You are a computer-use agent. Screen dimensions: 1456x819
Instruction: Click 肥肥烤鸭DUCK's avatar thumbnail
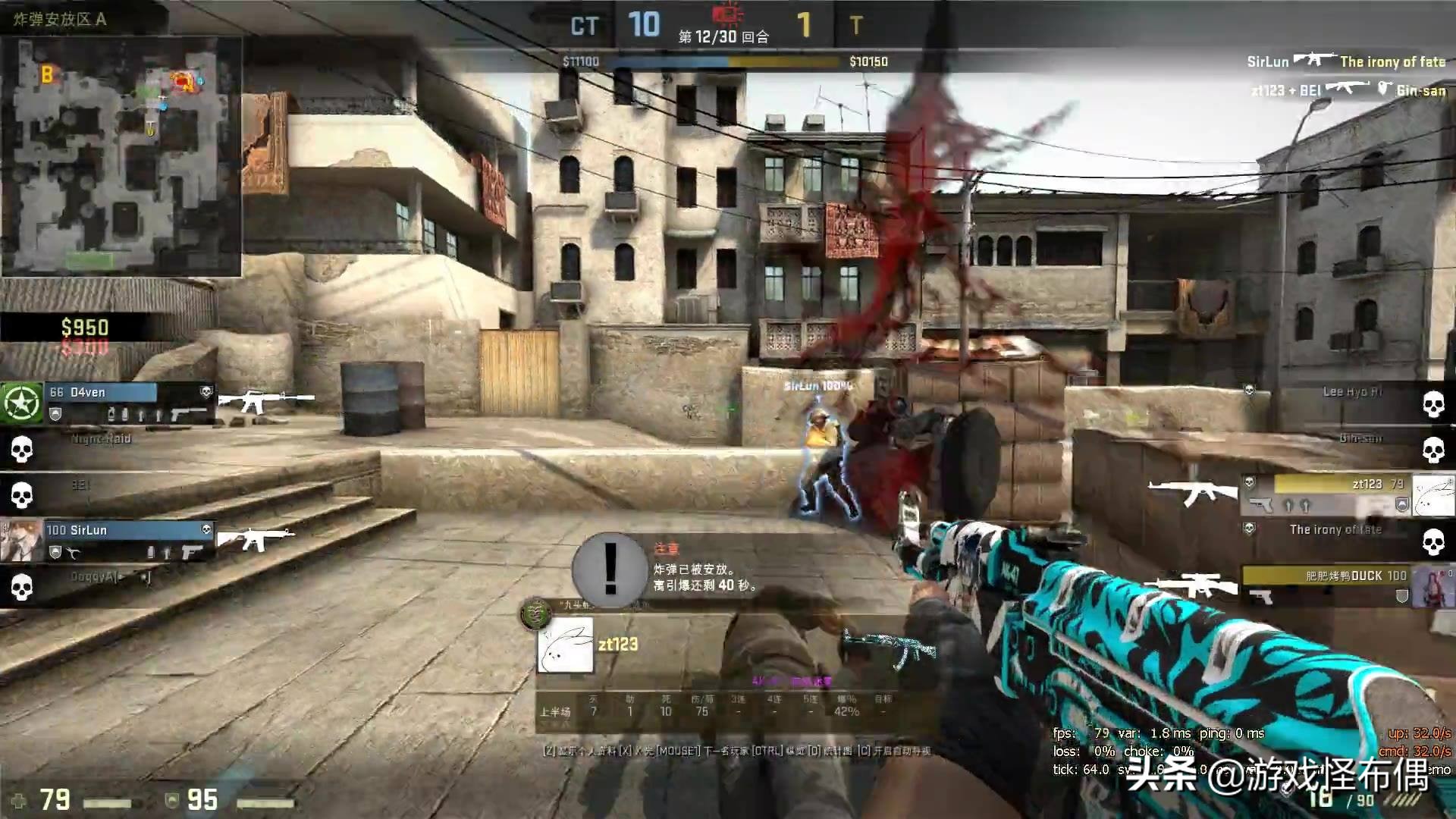click(1433, 586)
